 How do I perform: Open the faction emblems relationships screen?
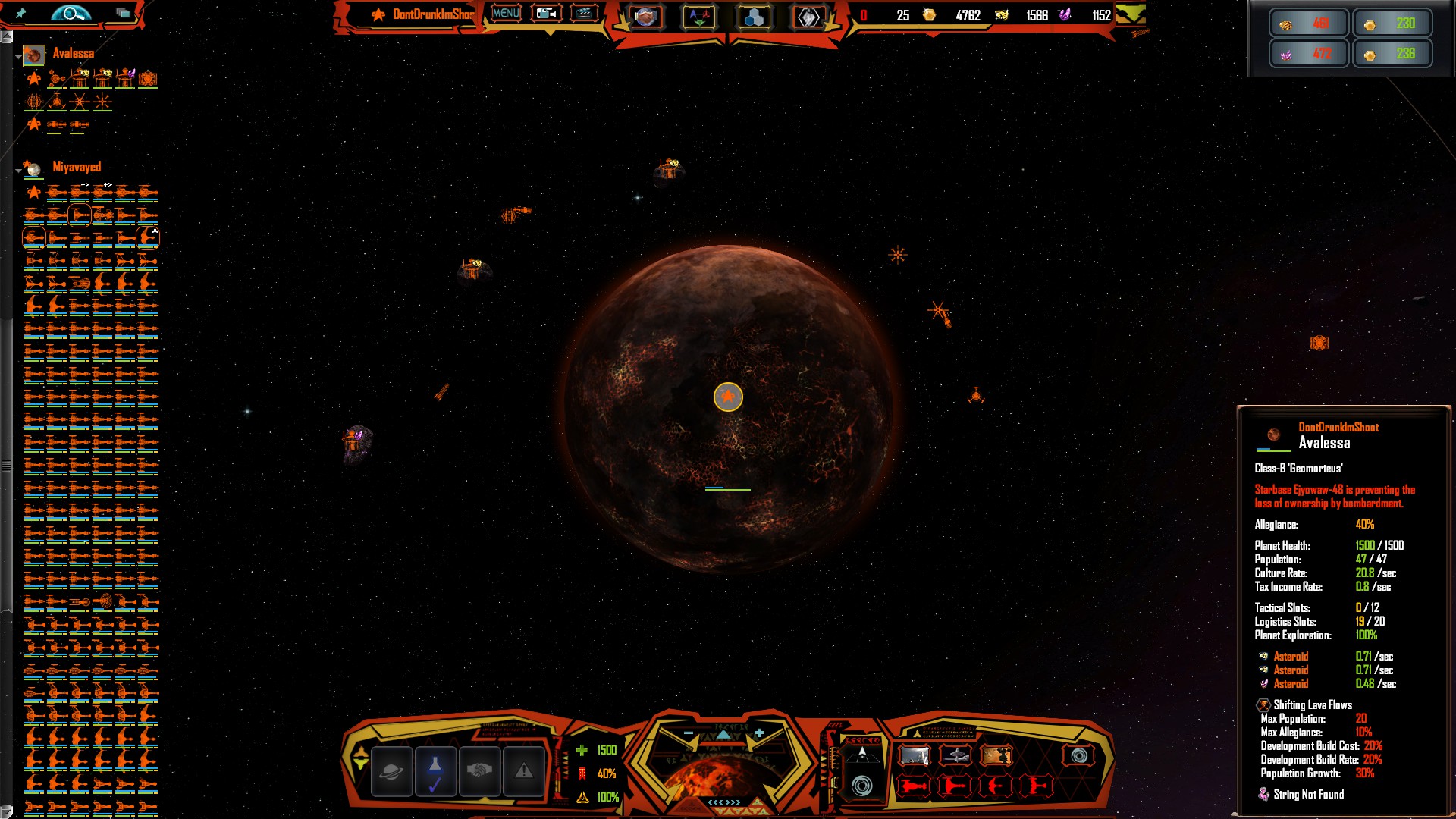[699, 17]
